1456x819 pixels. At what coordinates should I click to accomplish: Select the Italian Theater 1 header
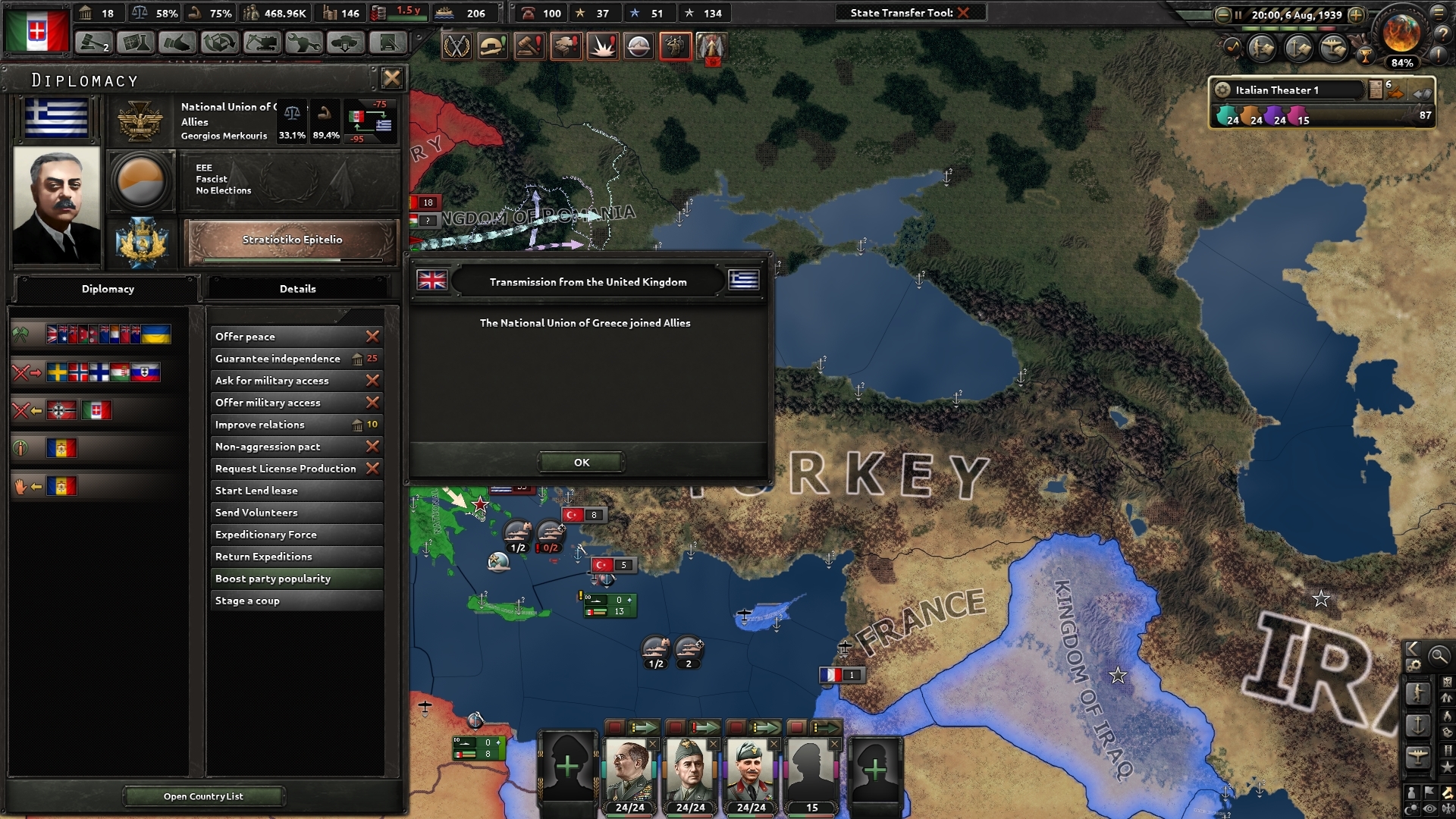[x=1277, y=90]
